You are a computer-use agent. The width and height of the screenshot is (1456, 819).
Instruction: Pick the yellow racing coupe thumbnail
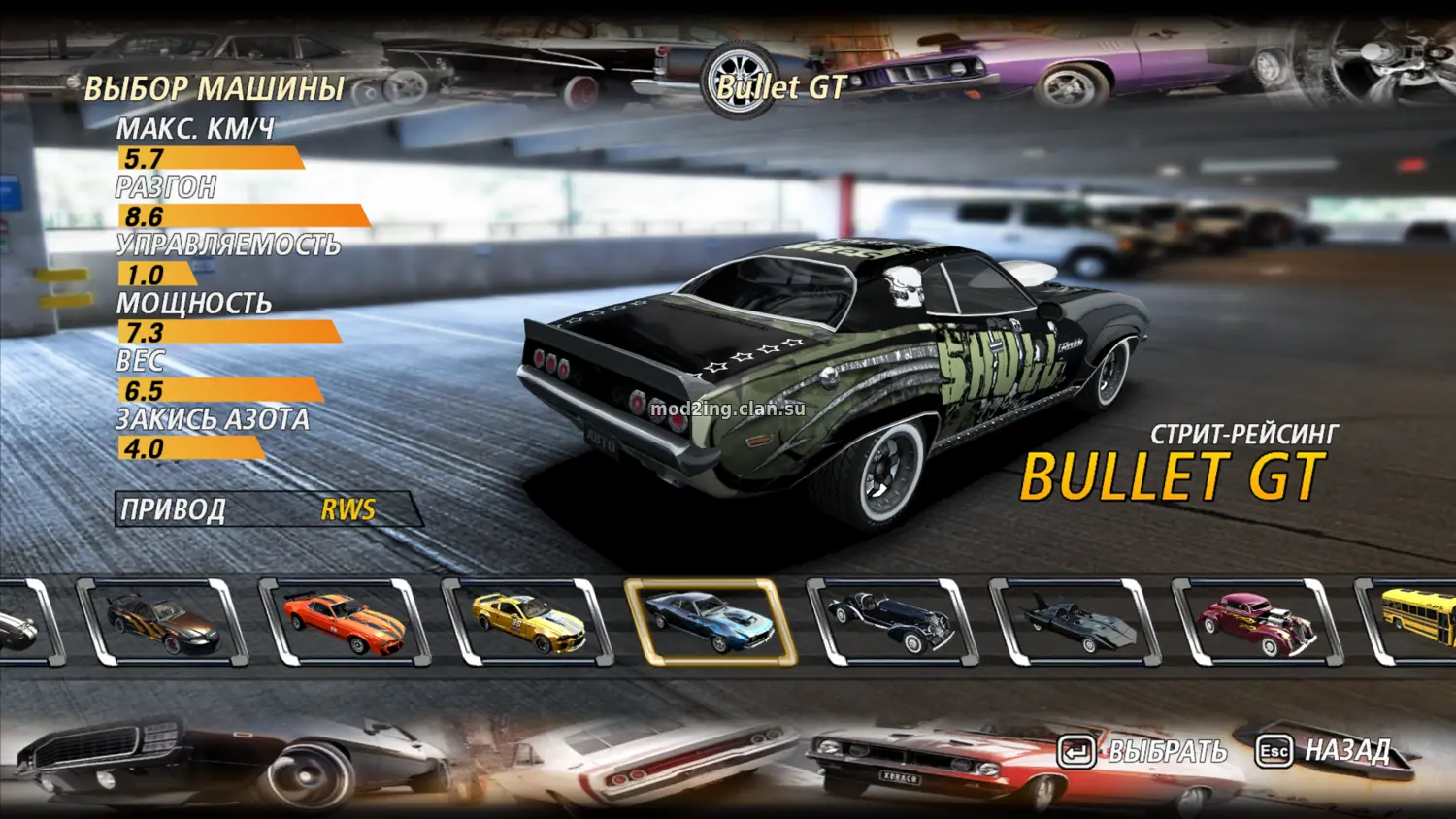[x=527, y=623]
